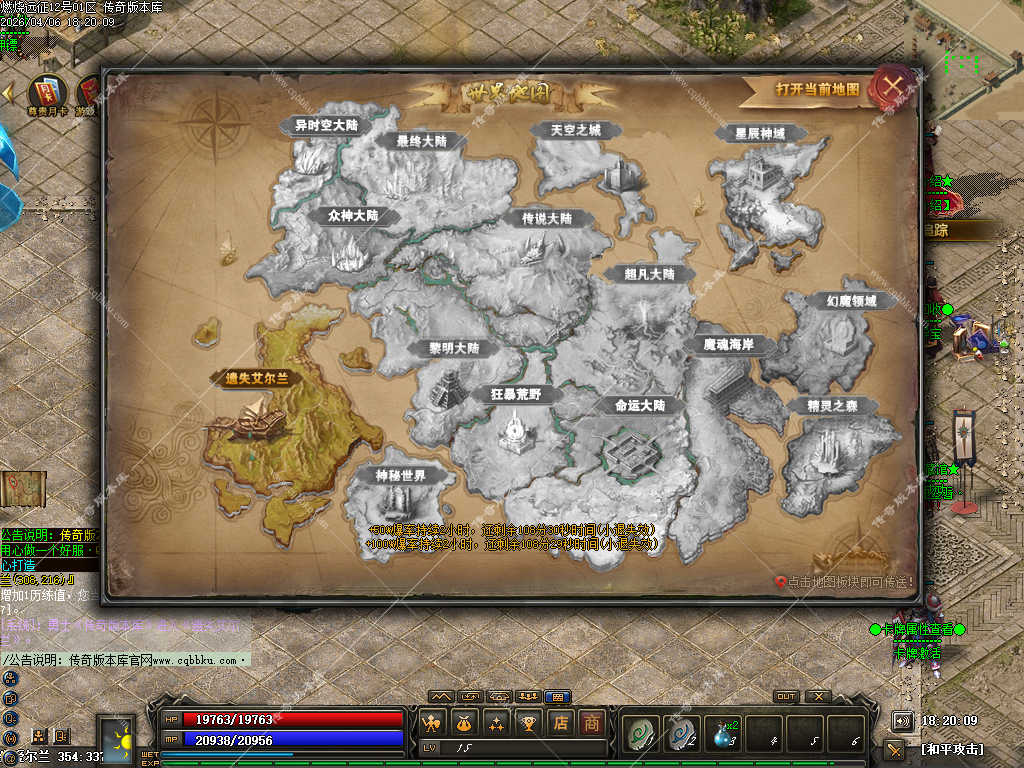Go to 幻魔领域 on the map

[851, 301]
